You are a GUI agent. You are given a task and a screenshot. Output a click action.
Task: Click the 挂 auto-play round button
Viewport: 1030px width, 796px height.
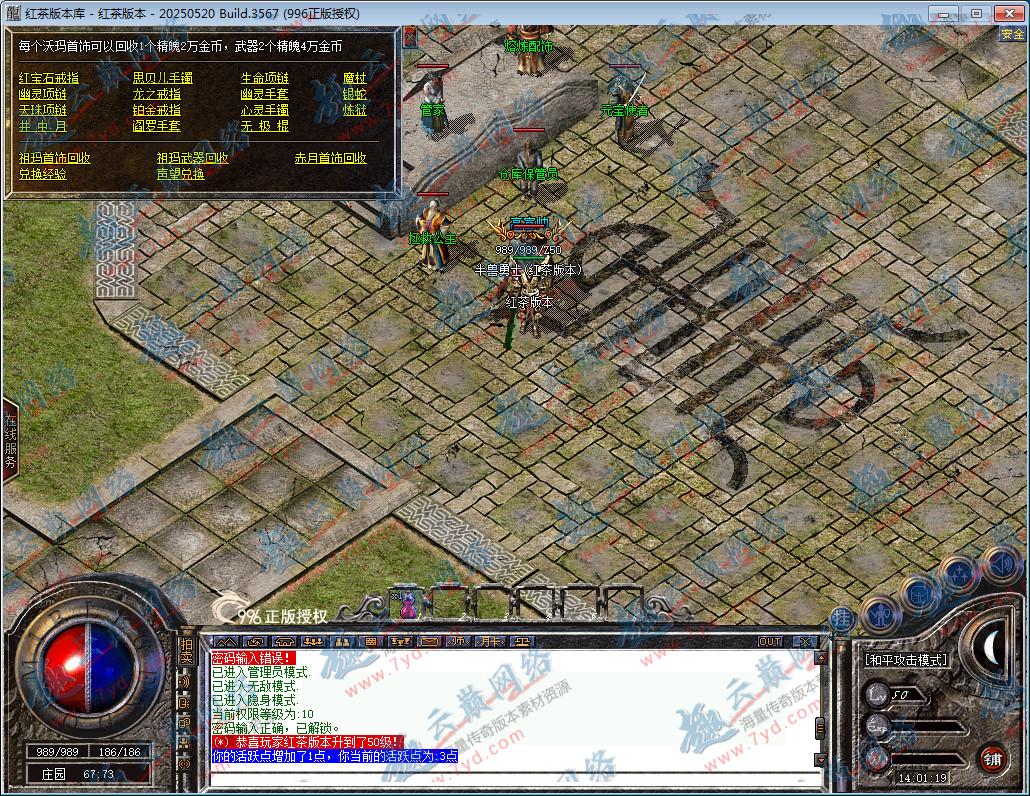[x=842, y=619]
